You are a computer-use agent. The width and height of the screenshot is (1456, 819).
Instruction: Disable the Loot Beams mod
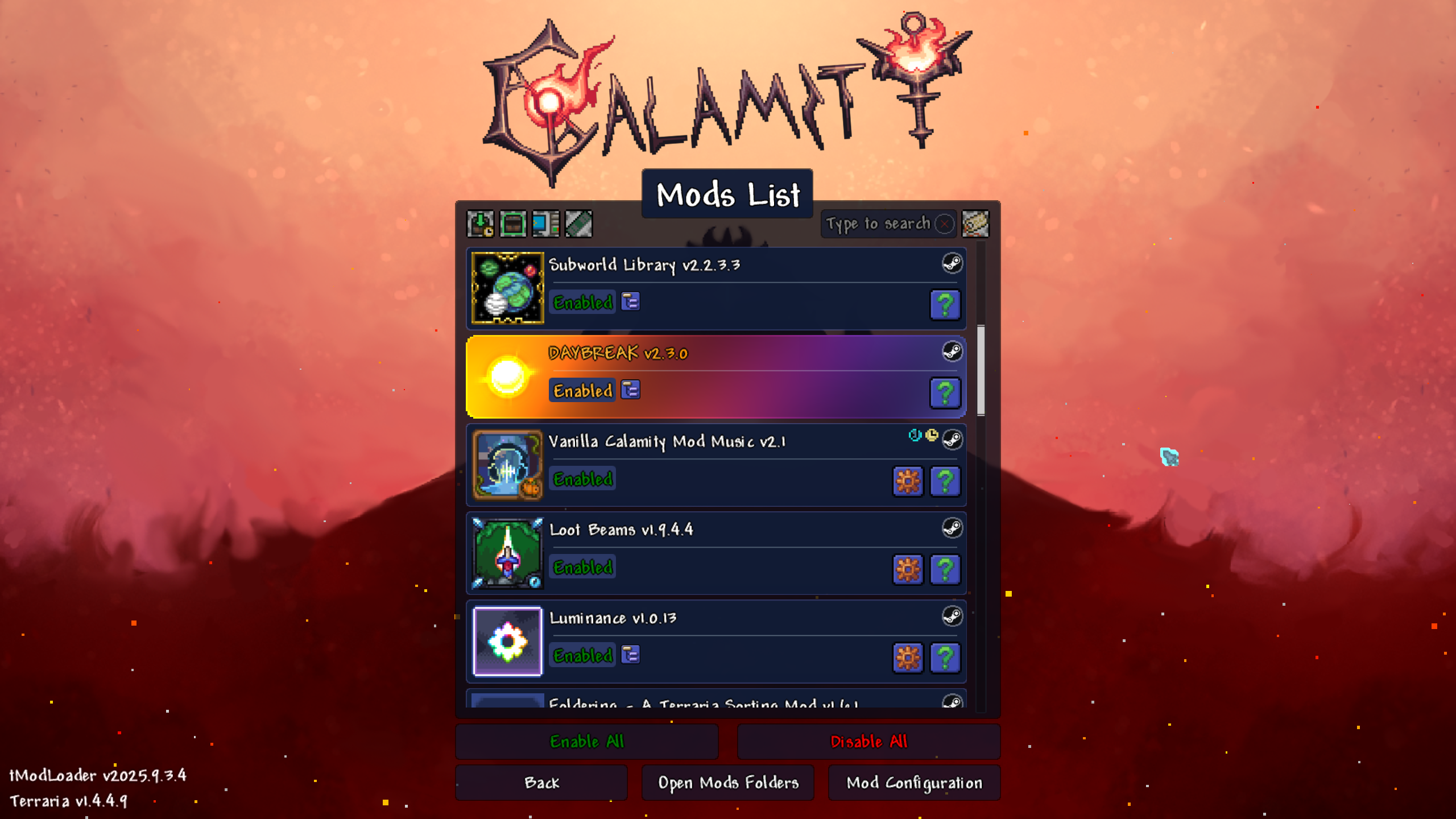click(582, 567)
